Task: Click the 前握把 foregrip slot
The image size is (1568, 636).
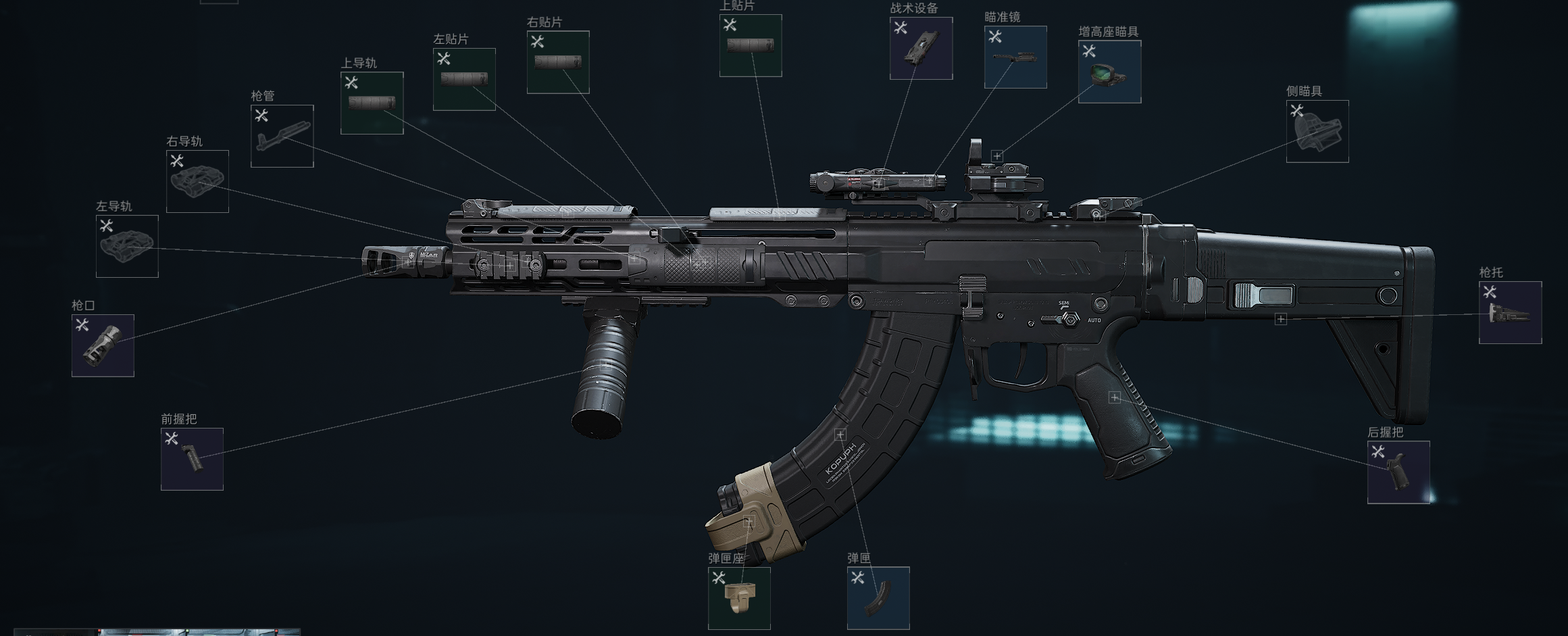Action: 192,459
